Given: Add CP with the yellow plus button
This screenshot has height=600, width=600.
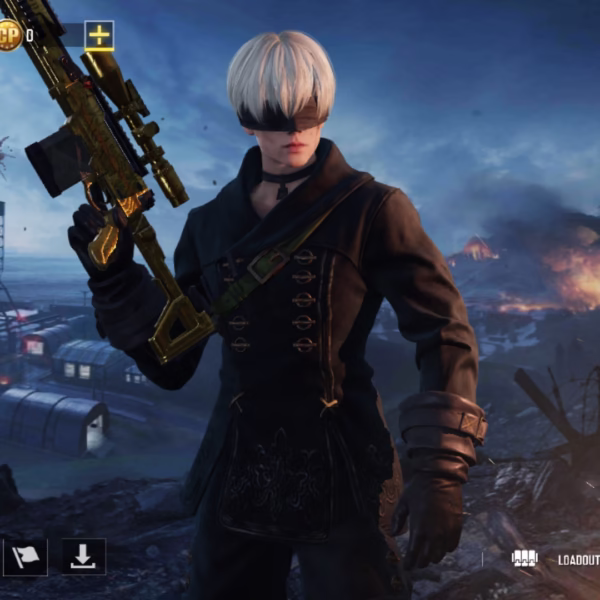Looking at the screenshot, I should [98, 36].
